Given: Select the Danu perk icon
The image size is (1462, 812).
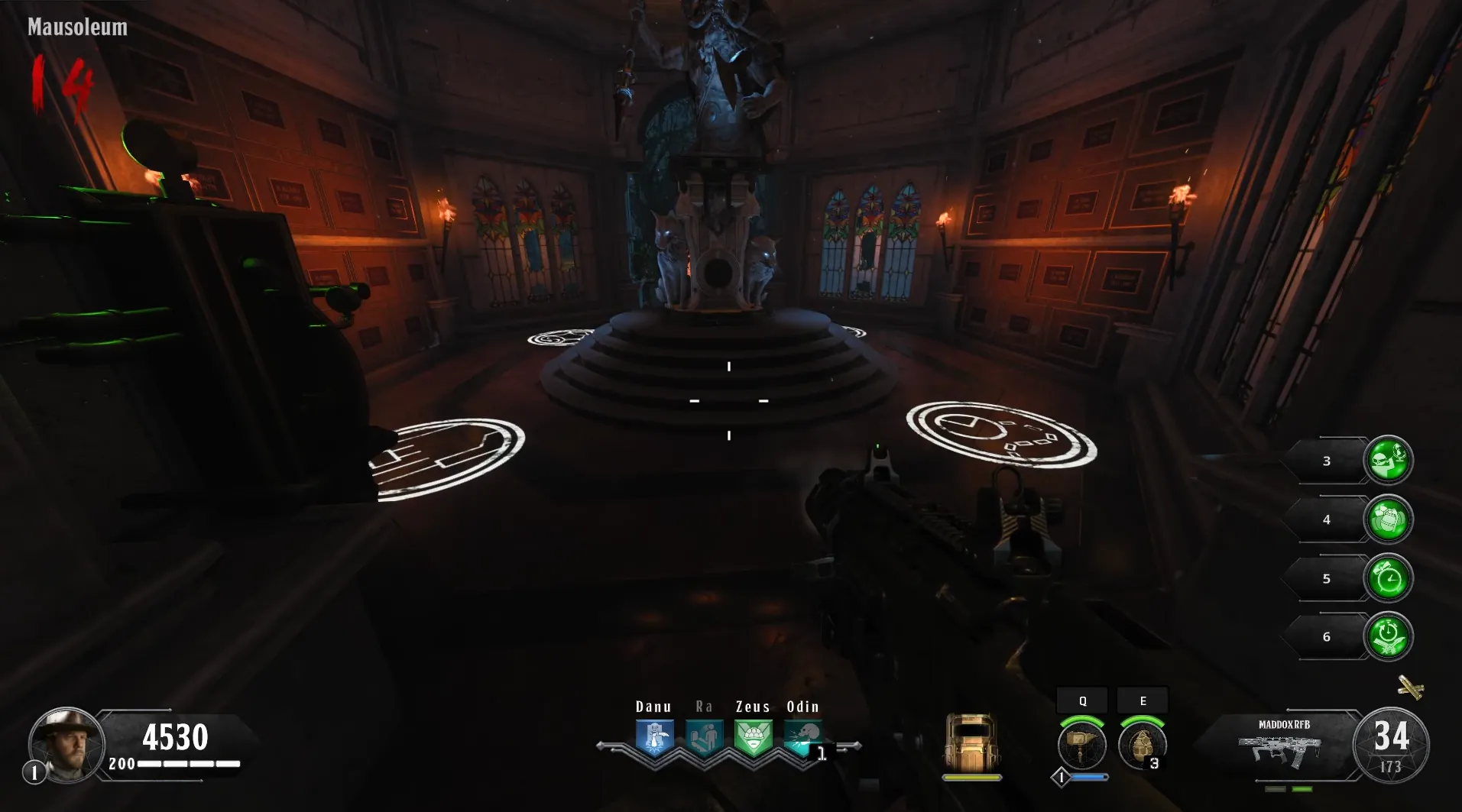Looking at the screenshot, I should 655,738.
